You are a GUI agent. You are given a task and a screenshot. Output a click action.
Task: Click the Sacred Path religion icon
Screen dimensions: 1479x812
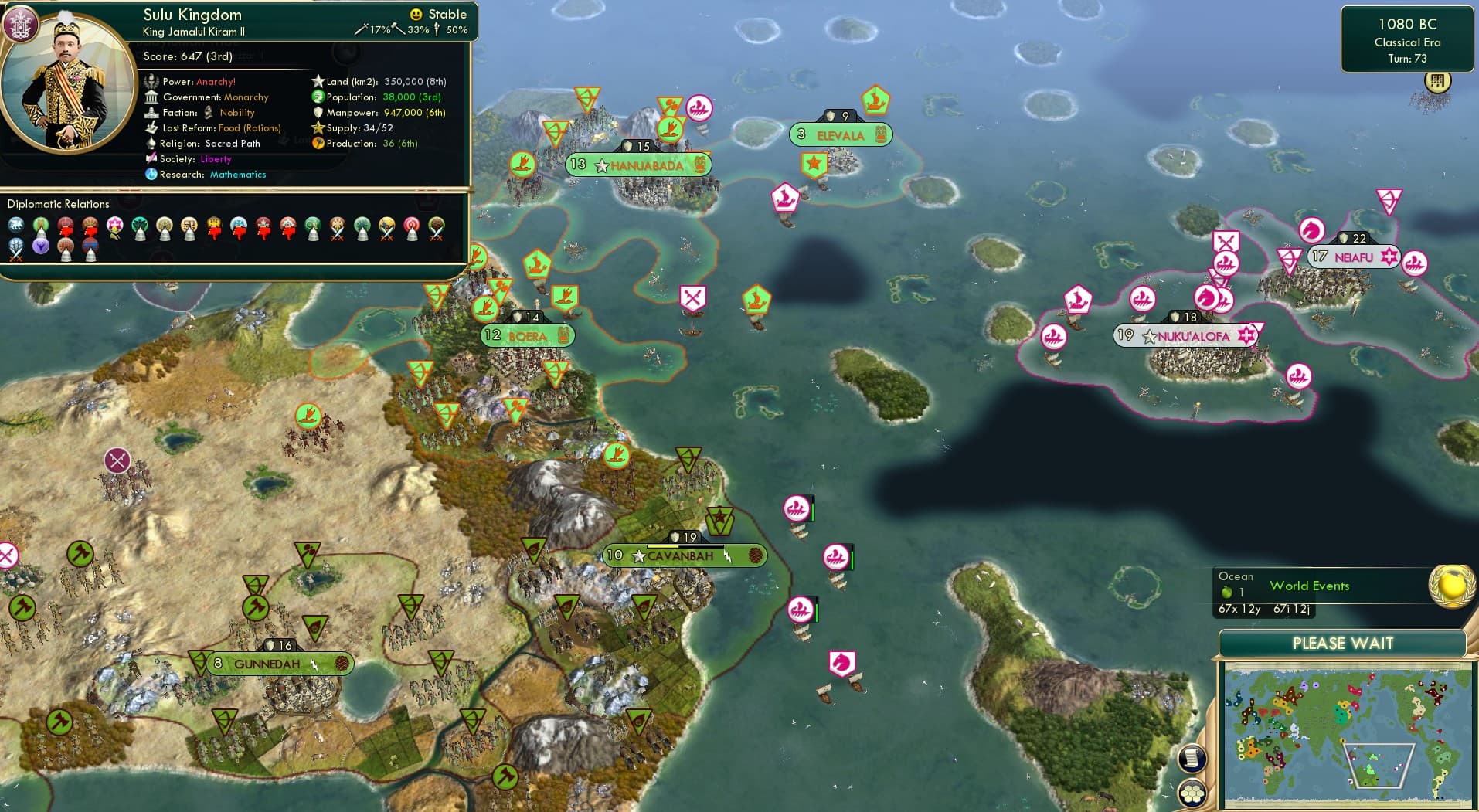[153, 144]
